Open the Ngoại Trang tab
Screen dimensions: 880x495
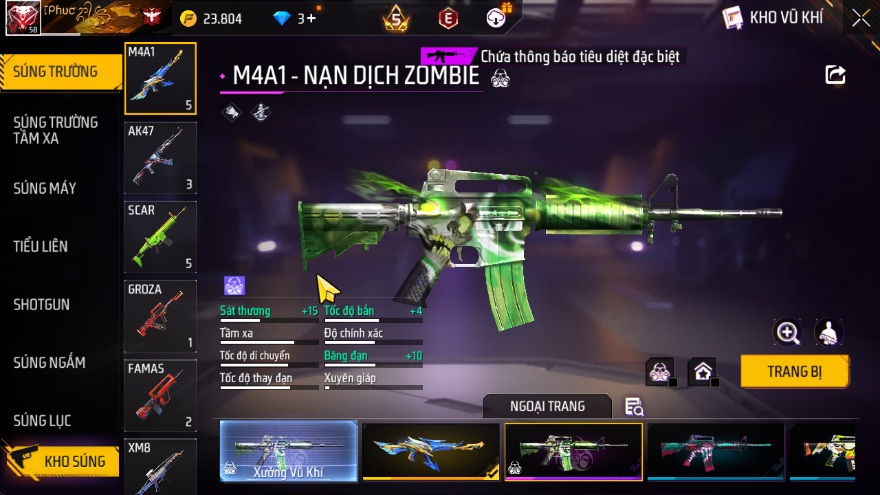[x=547, y=406]
